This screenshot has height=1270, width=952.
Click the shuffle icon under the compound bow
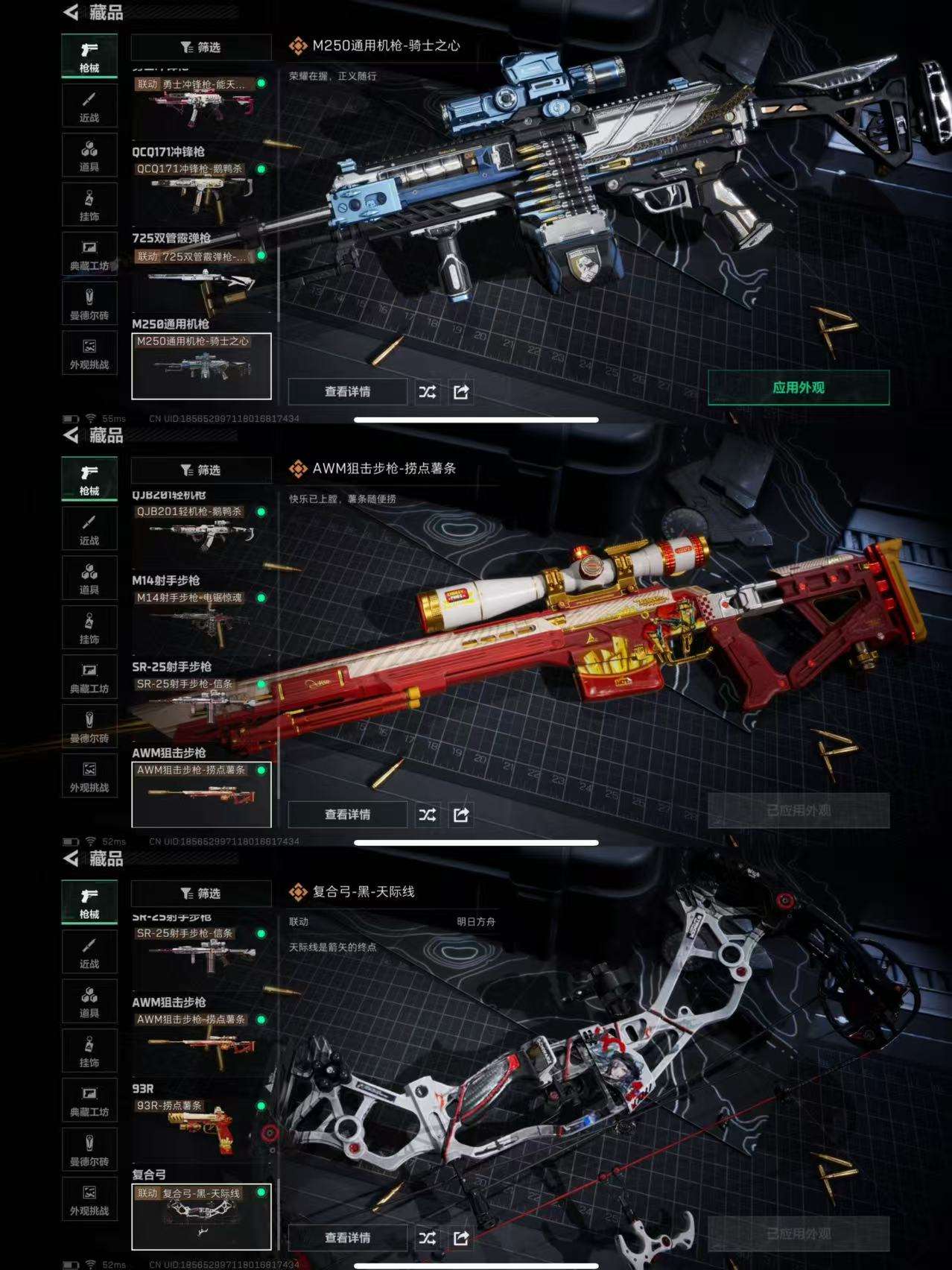pyautogui.click(x=428, y=1238)
